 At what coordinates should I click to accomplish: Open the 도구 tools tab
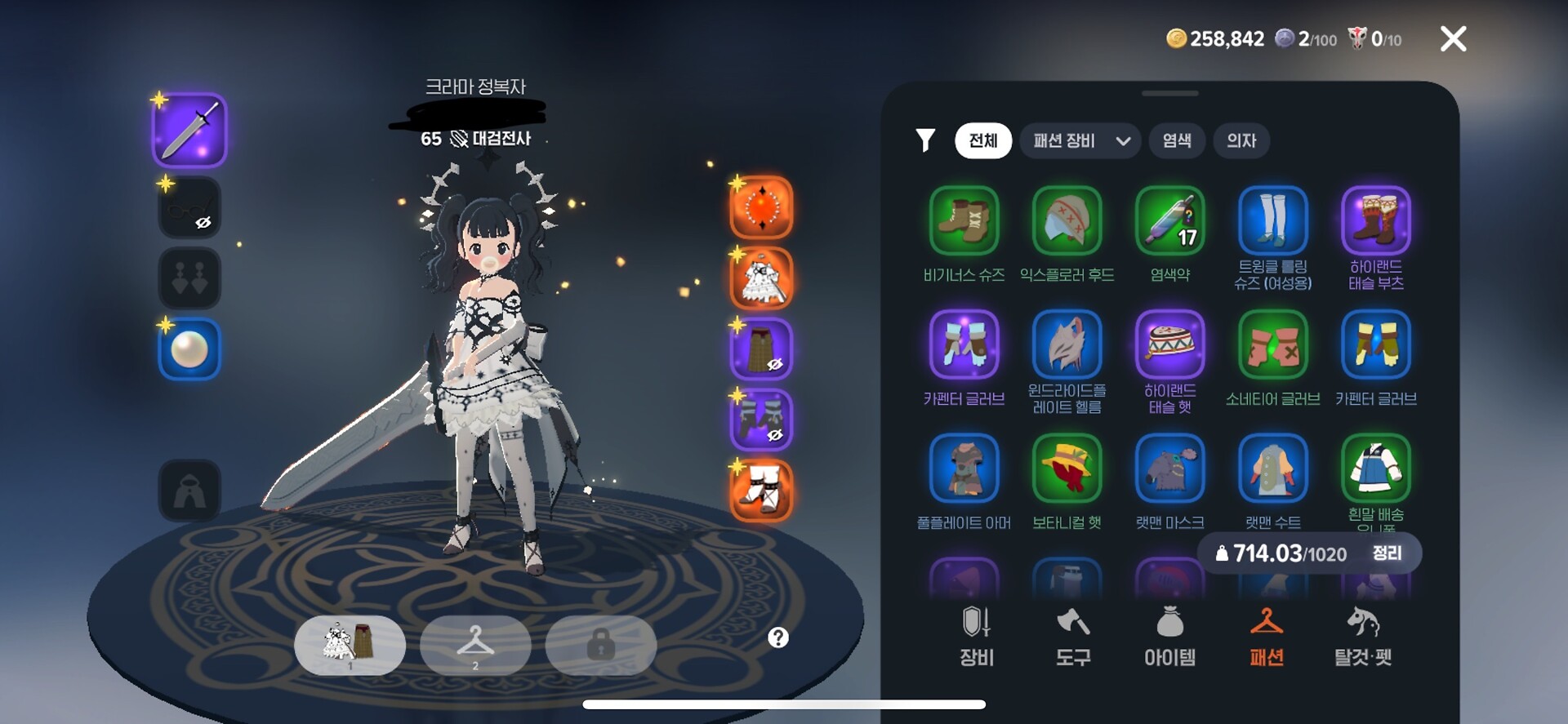click(1073, 637)
